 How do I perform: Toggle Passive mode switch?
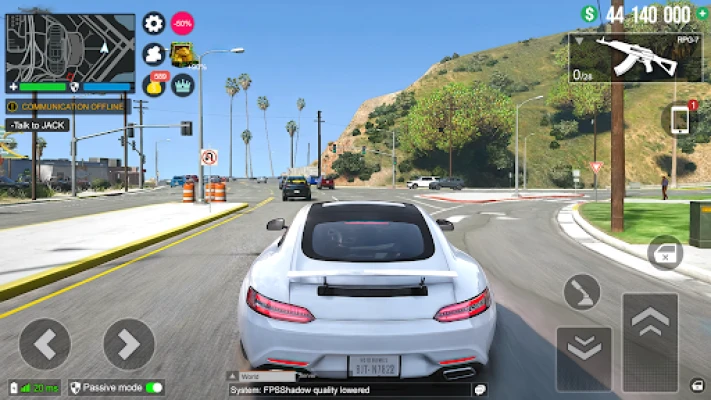pos(154,387)
